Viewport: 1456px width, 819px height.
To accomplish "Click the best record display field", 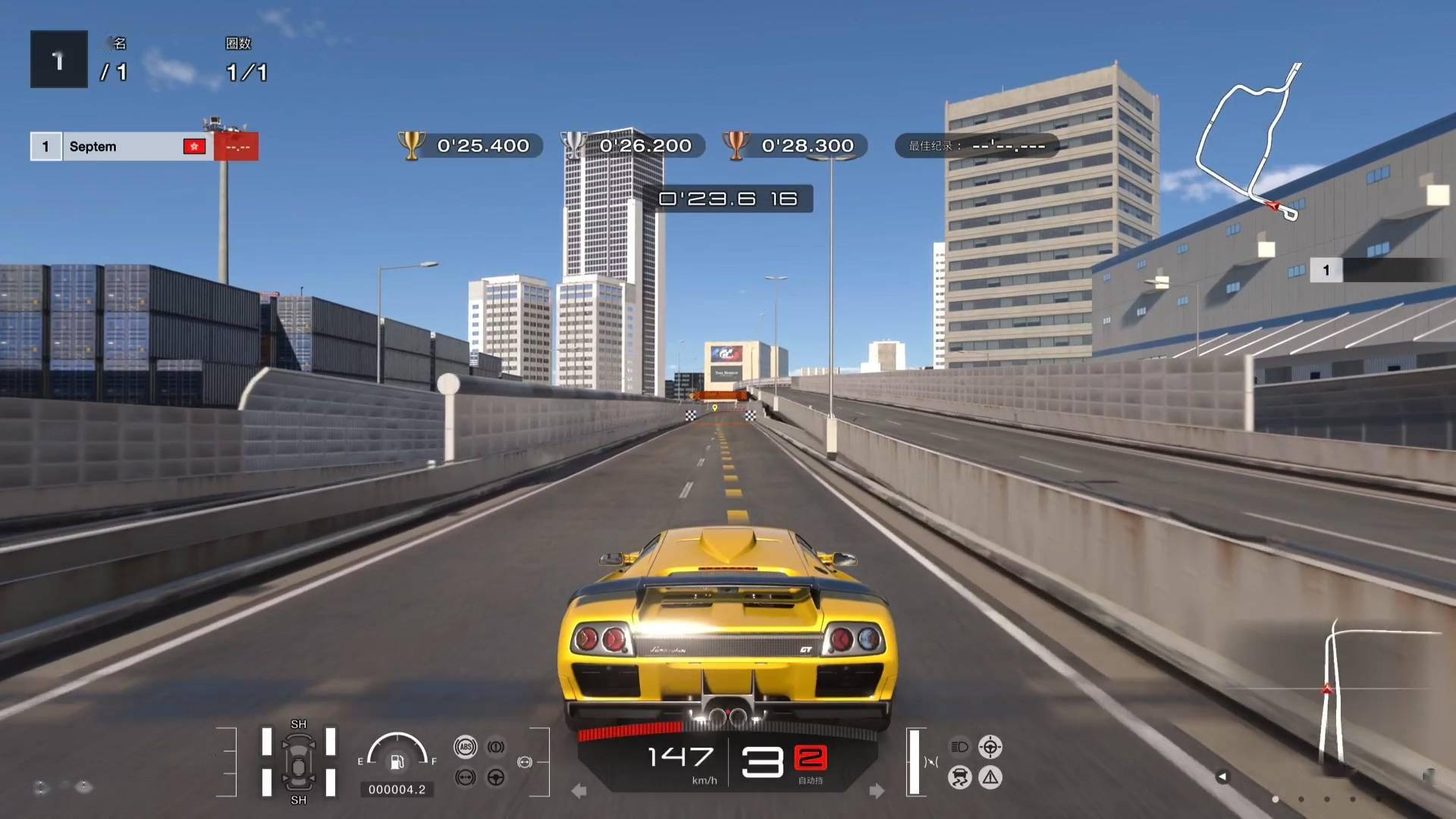I will (x=977, y=146).
